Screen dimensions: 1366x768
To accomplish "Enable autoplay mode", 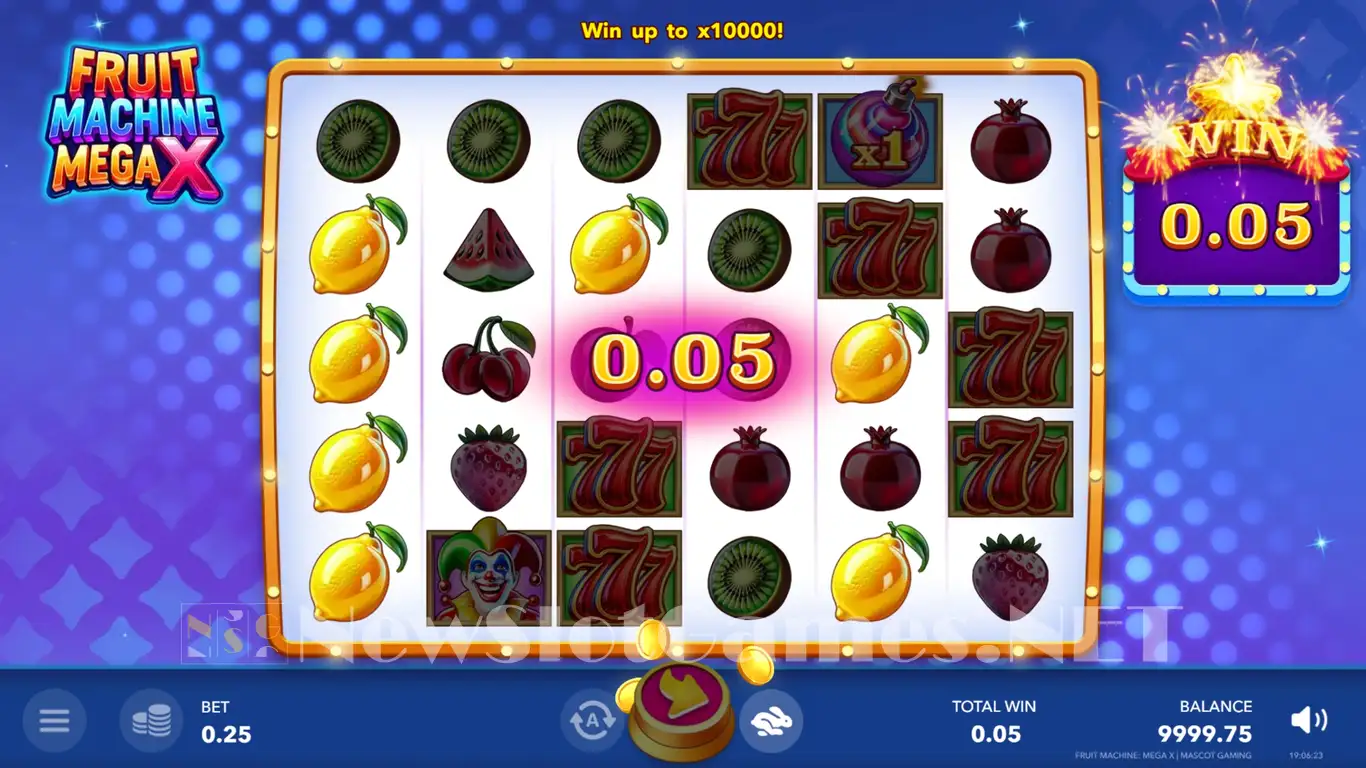I will point(592,720).
